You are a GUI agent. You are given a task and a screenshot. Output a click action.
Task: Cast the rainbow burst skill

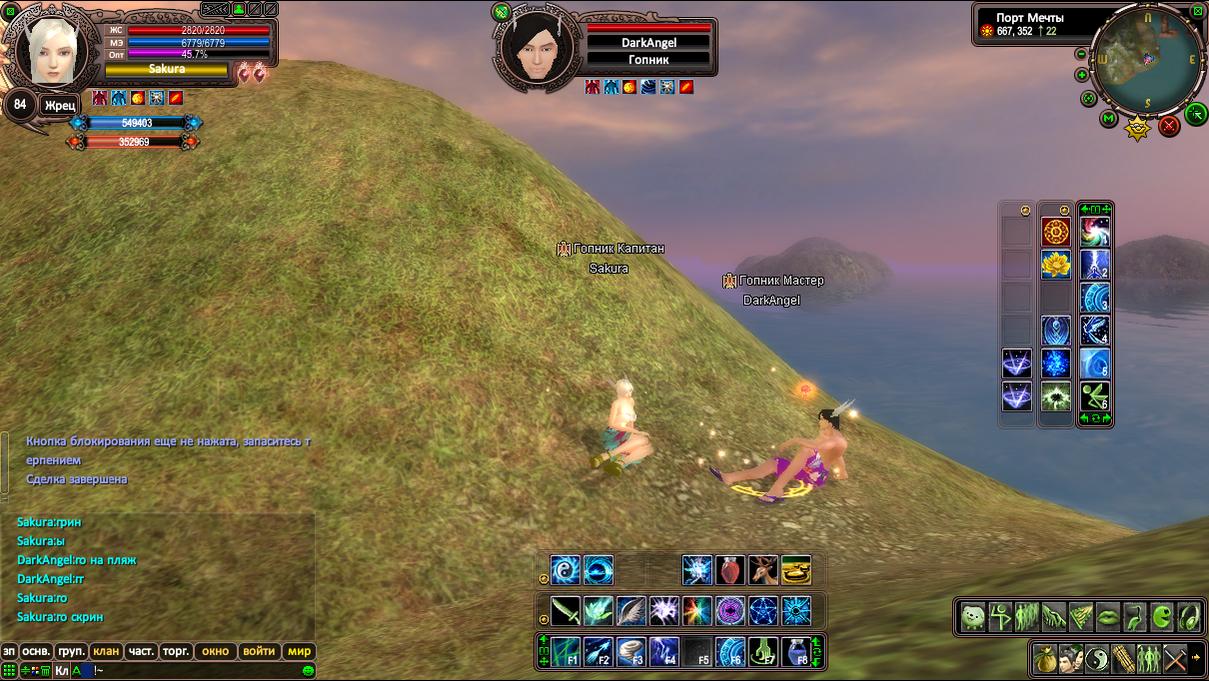pos(697,610)
